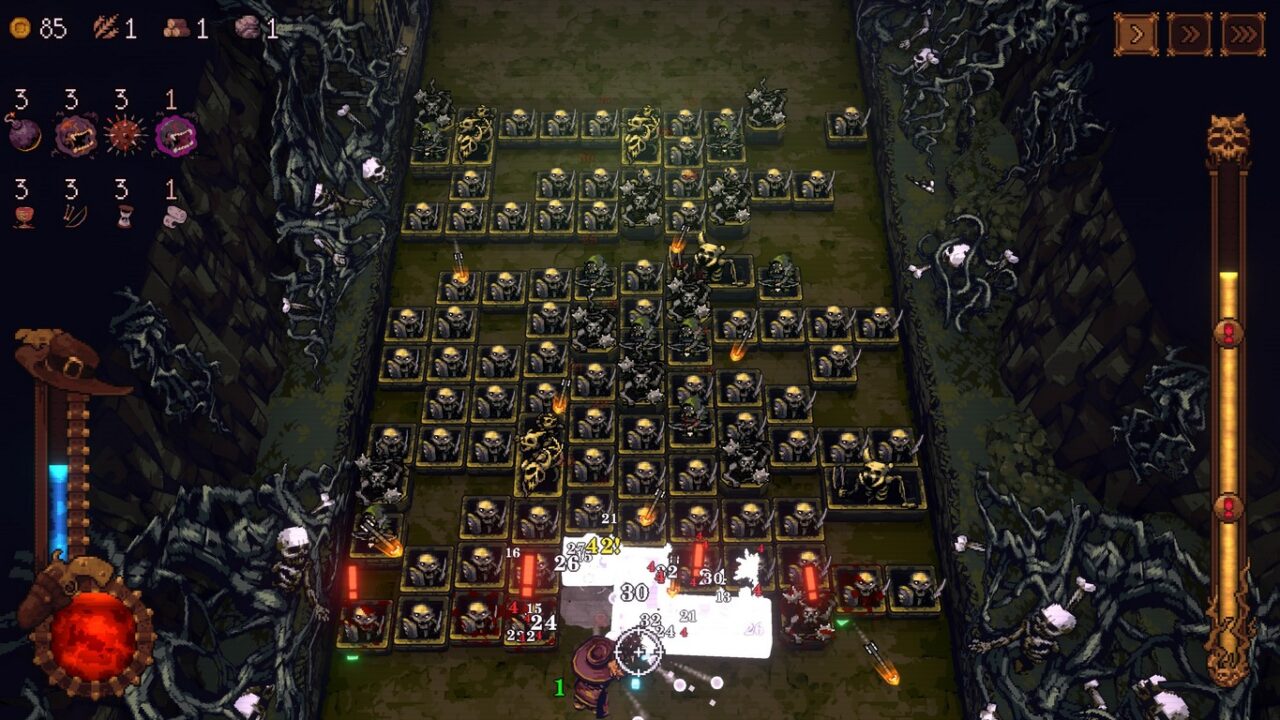
Task: Select the bow and arrows icon
Action: [74, 216]
